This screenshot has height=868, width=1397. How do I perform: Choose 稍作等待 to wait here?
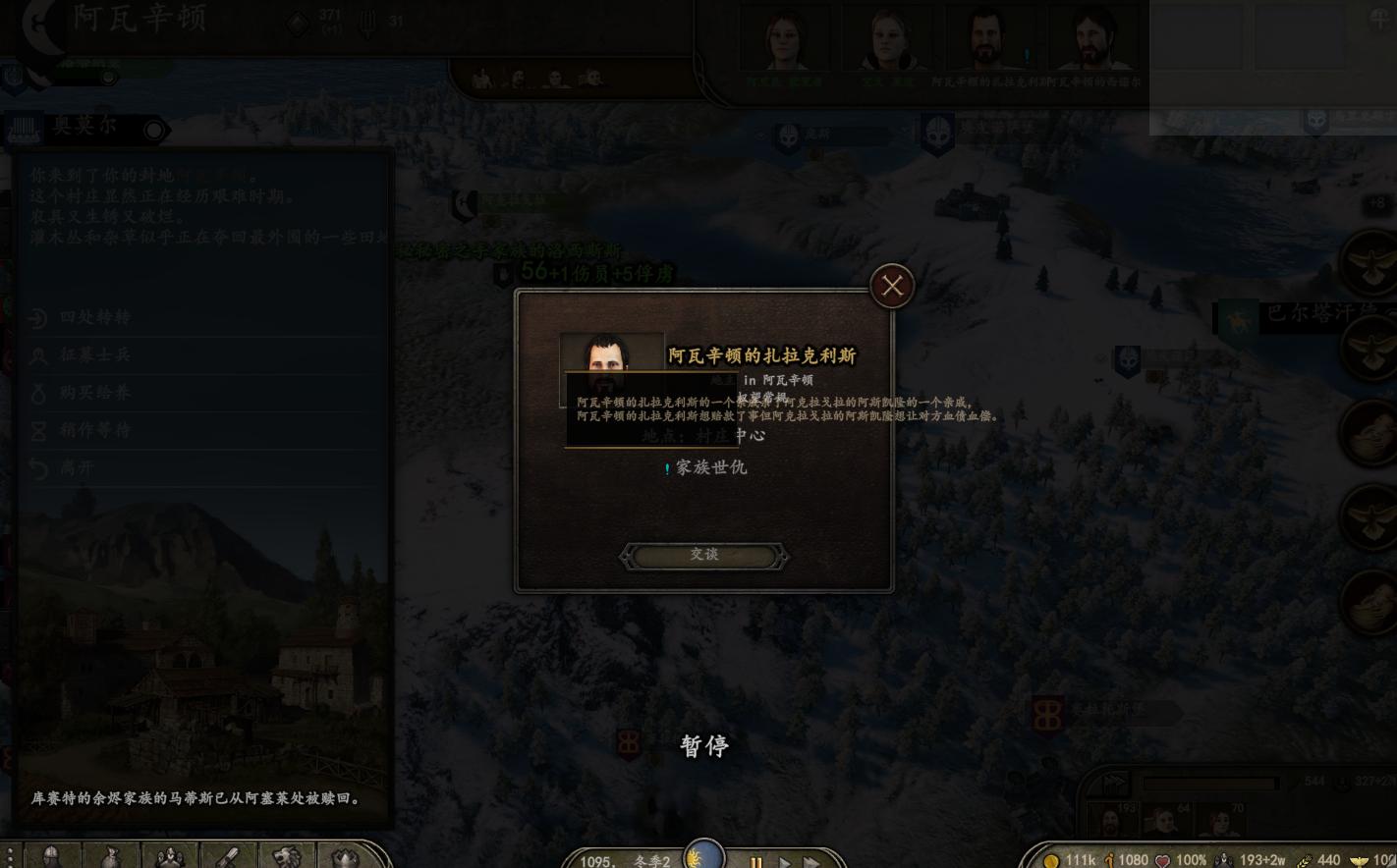click(94, 429)
